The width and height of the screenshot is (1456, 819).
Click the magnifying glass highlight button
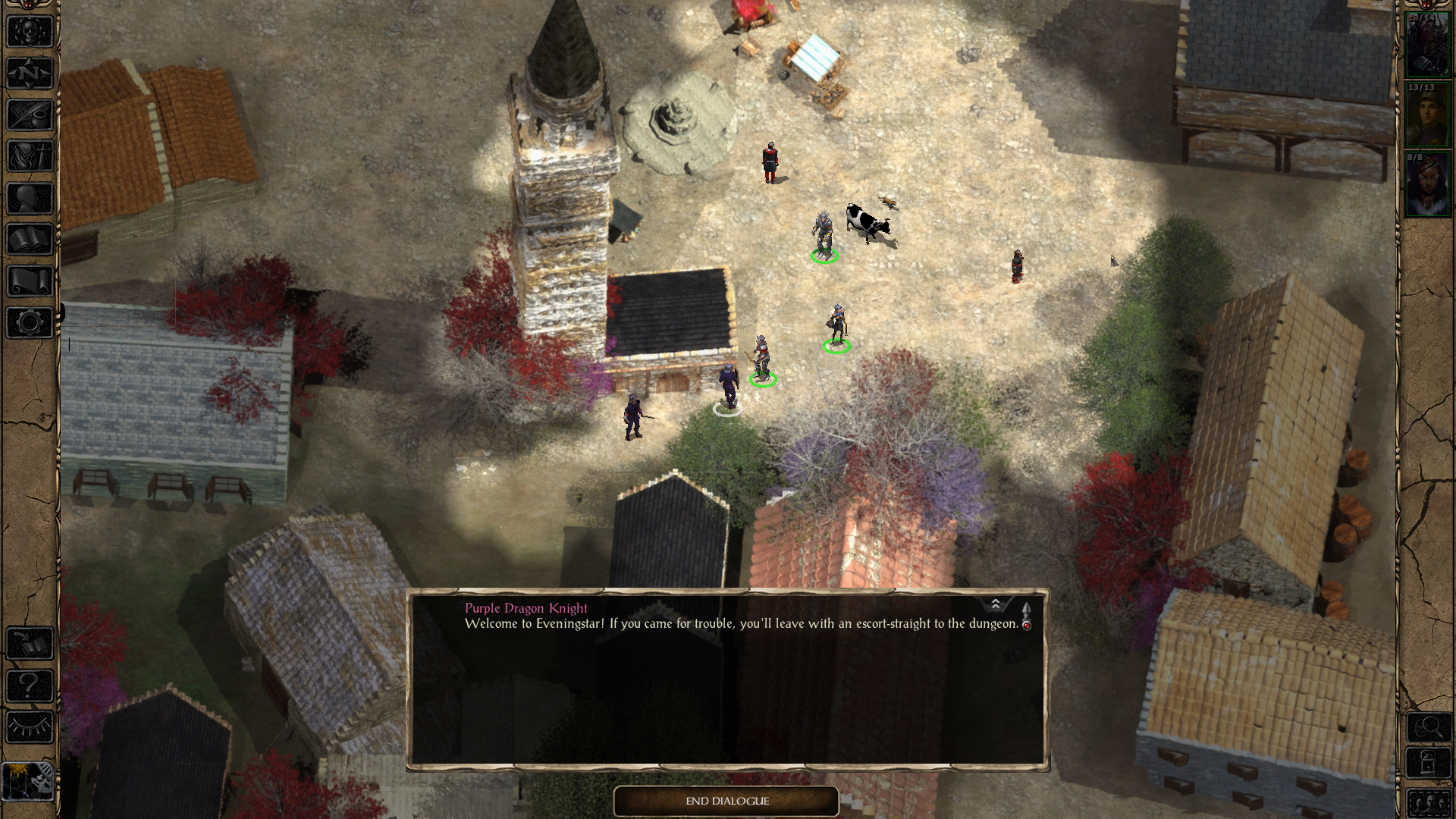click(x=1428, y=728)
